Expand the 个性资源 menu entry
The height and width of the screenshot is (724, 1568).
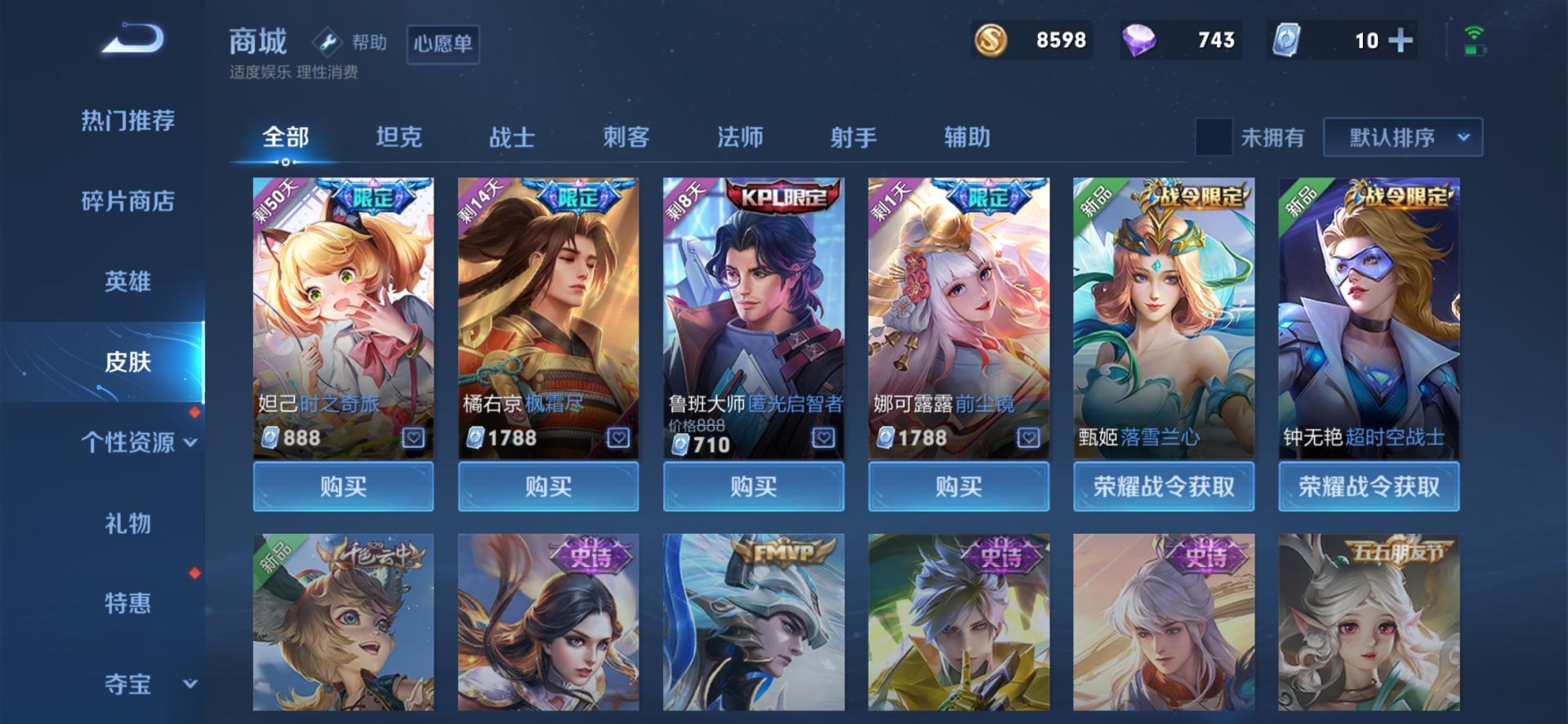tap(137, 442)
